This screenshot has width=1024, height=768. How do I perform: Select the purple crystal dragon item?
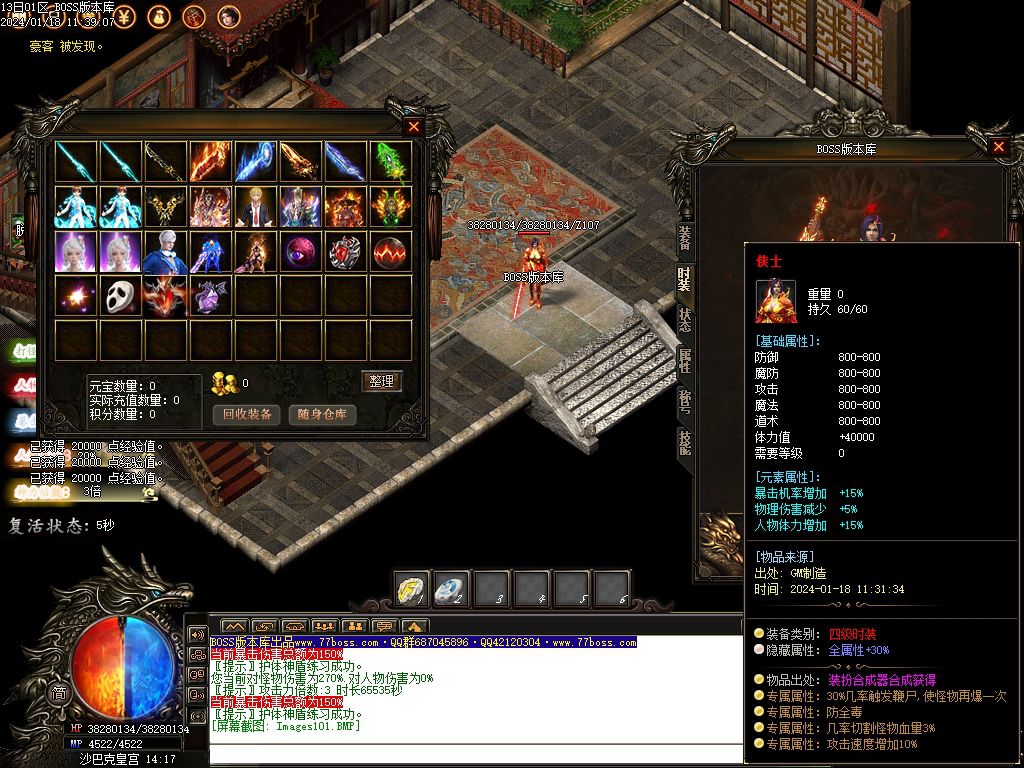(211, 296)
